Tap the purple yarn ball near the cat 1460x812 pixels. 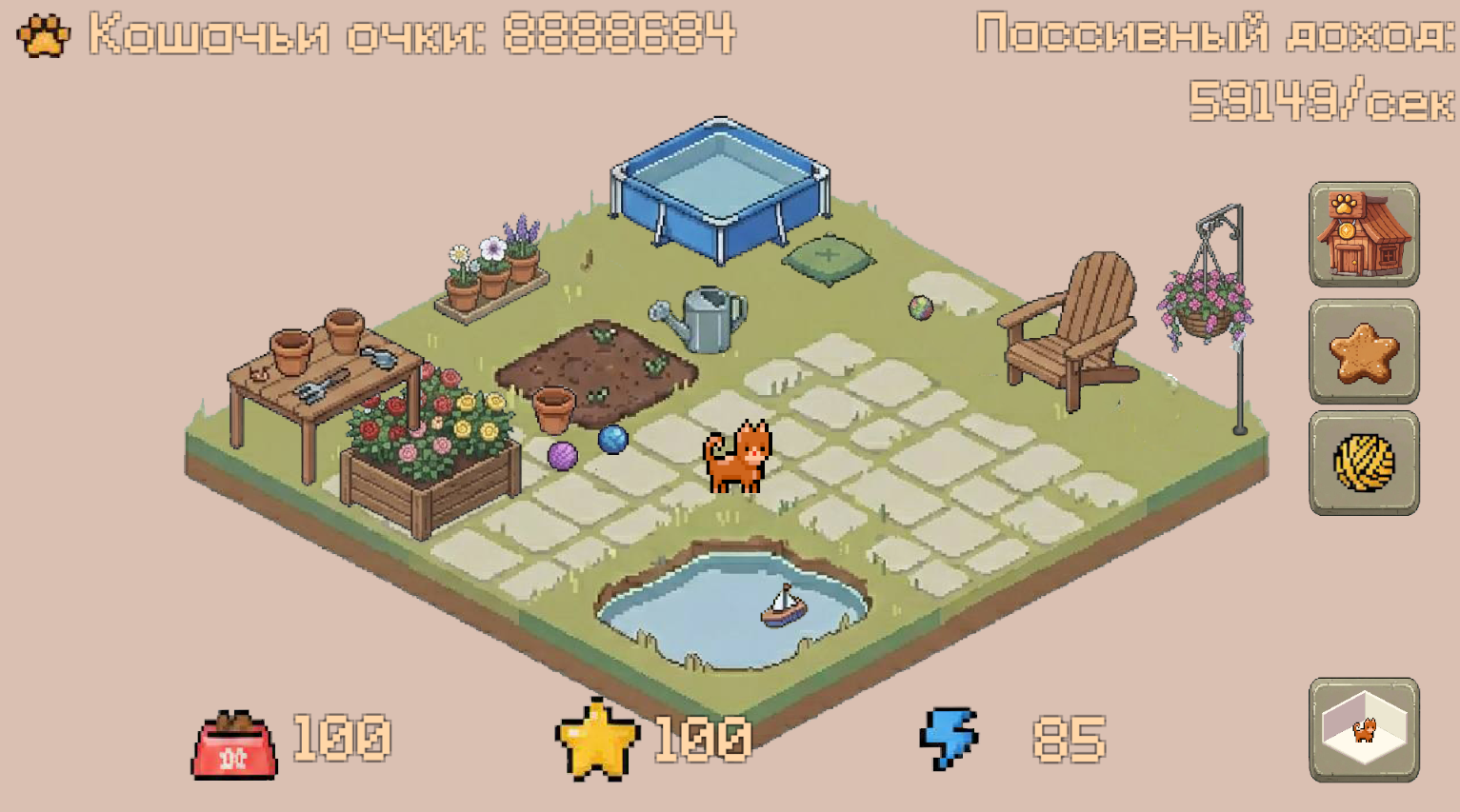pyautogui.click(x=564, y=457)
